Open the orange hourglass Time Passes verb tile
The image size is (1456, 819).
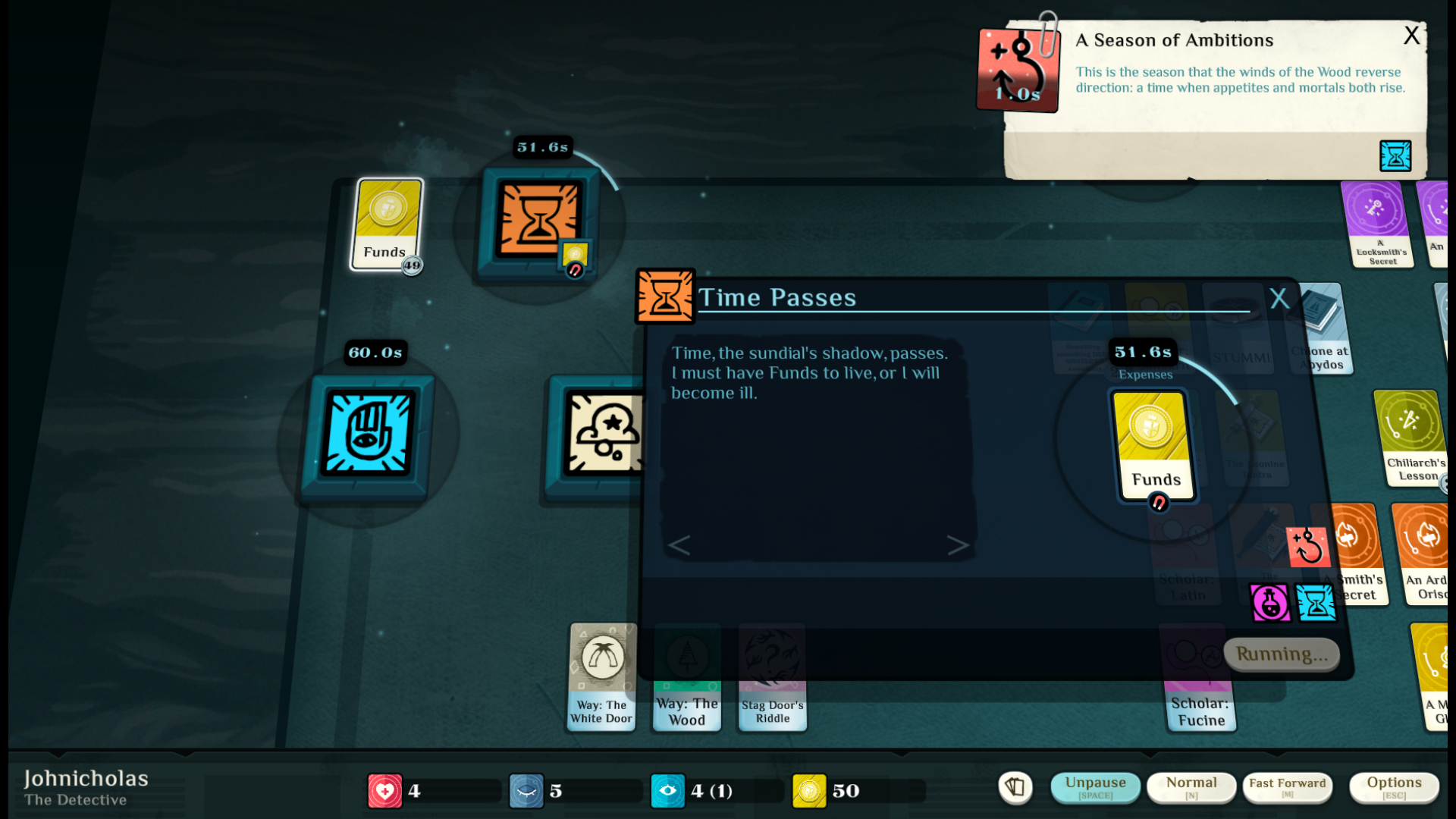click(x=538, y=220)
